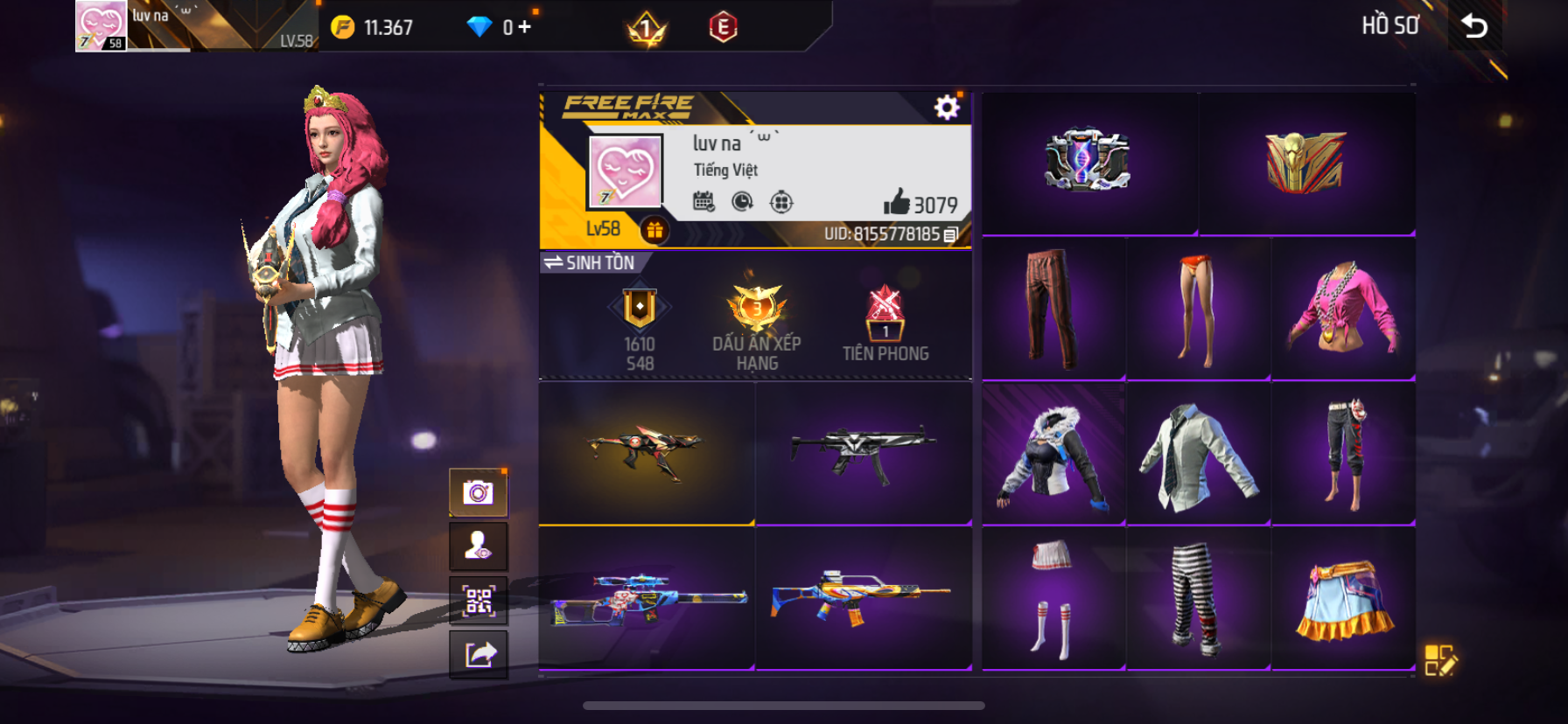The image size is (1568, 724).
Task: Open the character view silhouette button
Action: 478,546
